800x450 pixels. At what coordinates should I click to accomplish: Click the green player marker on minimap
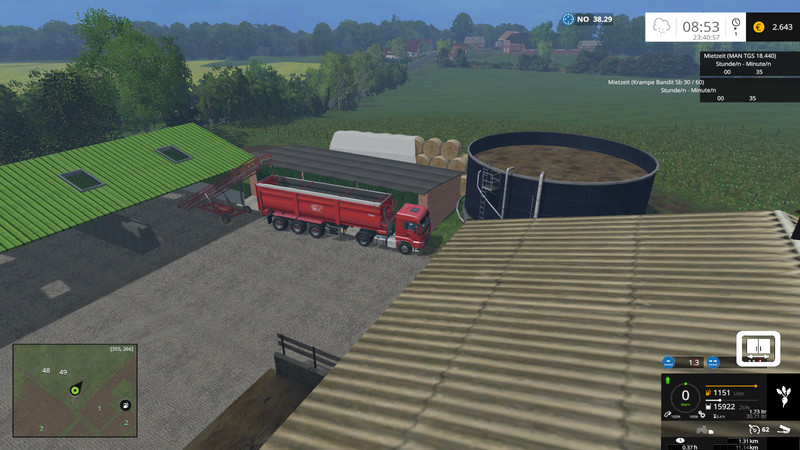point(75,391)
